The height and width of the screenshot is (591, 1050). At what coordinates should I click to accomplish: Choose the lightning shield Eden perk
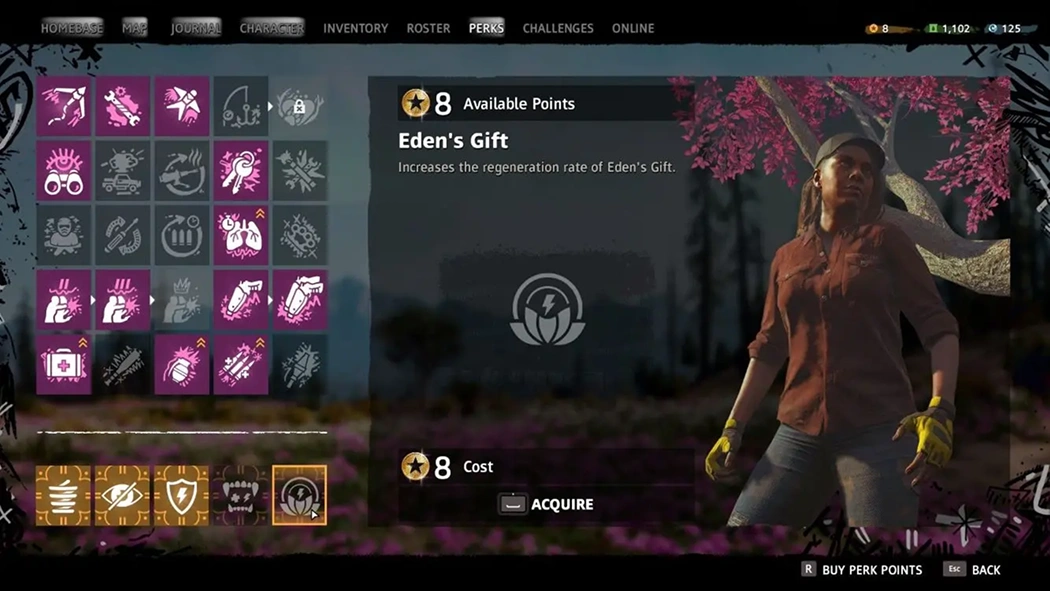181,495
